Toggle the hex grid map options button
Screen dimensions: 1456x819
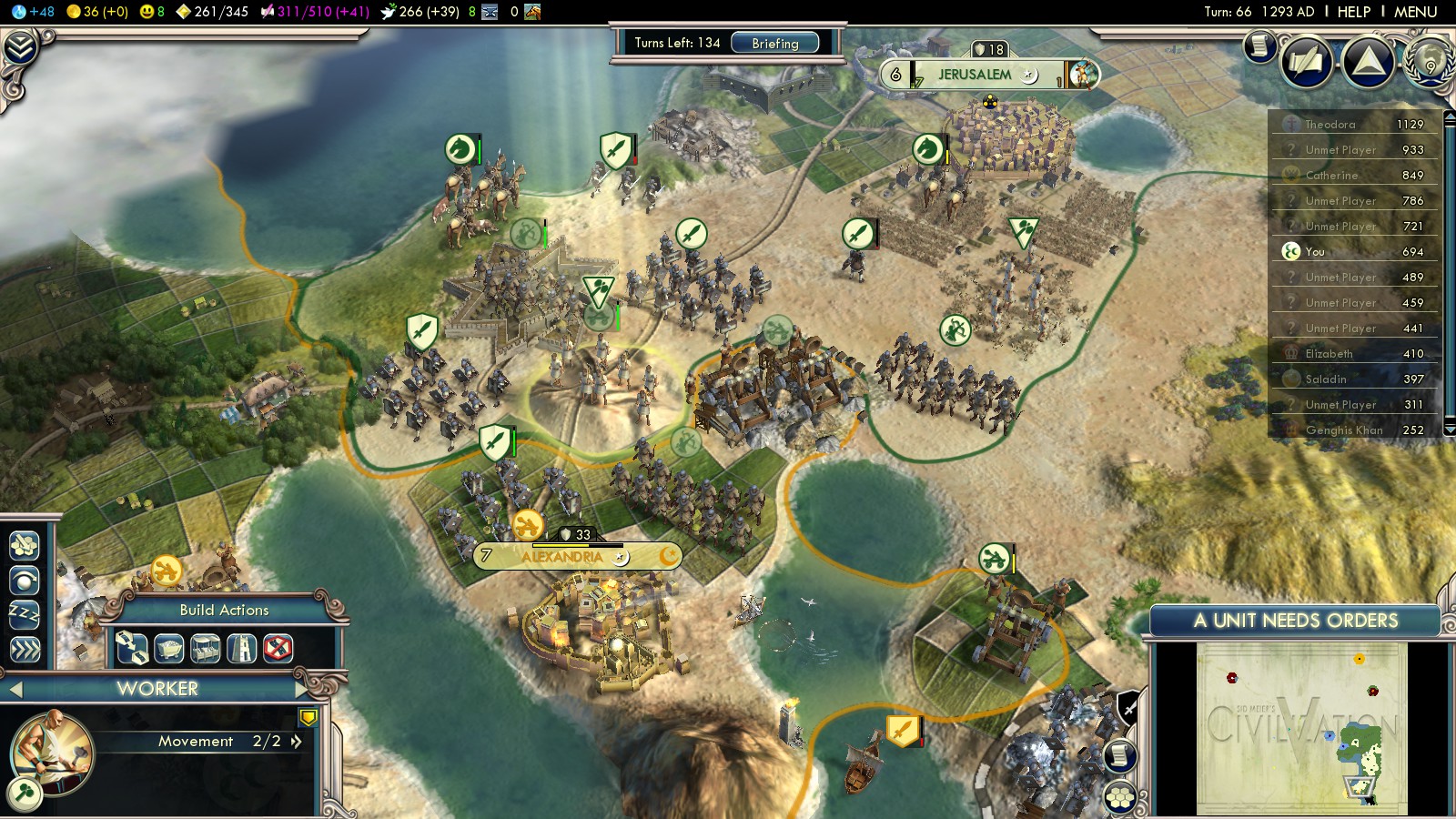click(x=1120, y=797)
